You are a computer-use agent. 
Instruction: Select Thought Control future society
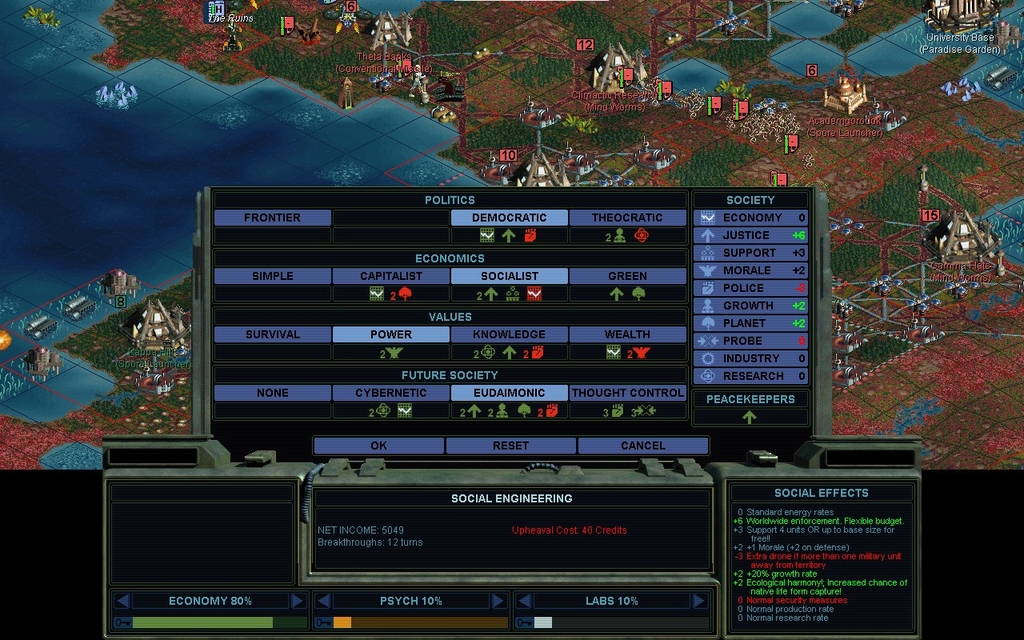point(627,393)
